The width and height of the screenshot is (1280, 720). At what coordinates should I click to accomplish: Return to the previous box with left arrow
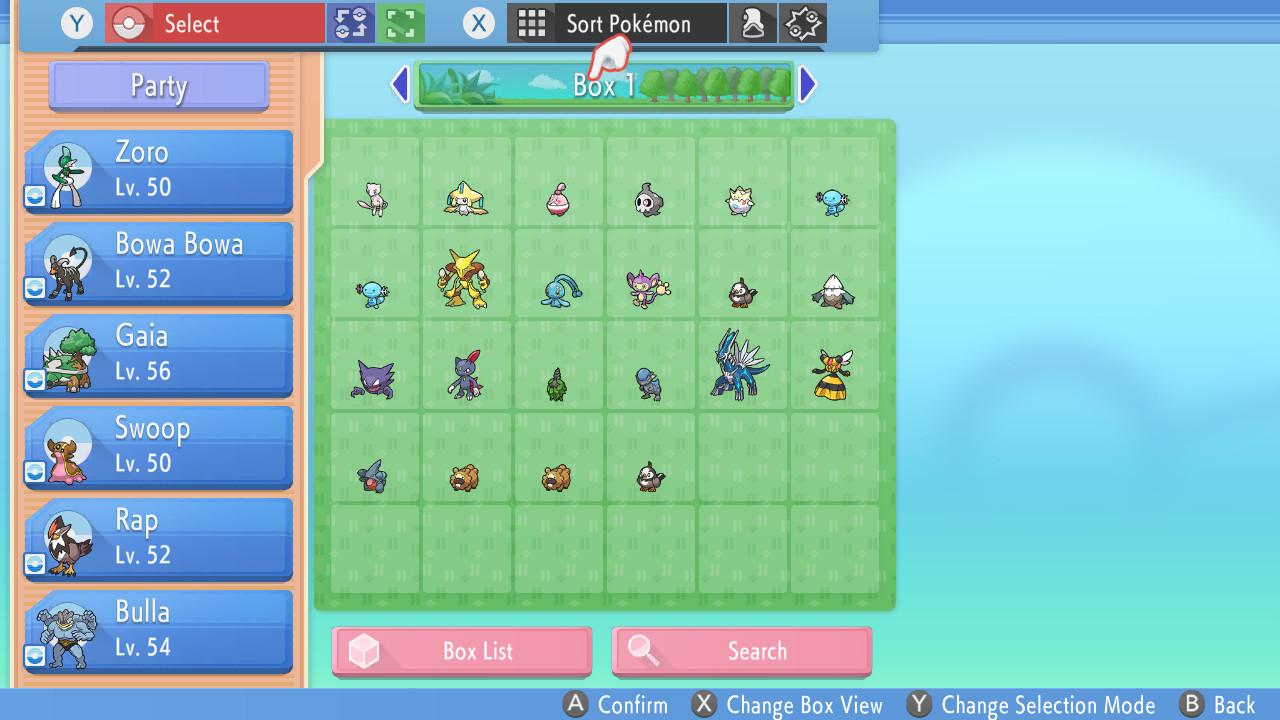point(400,85)
